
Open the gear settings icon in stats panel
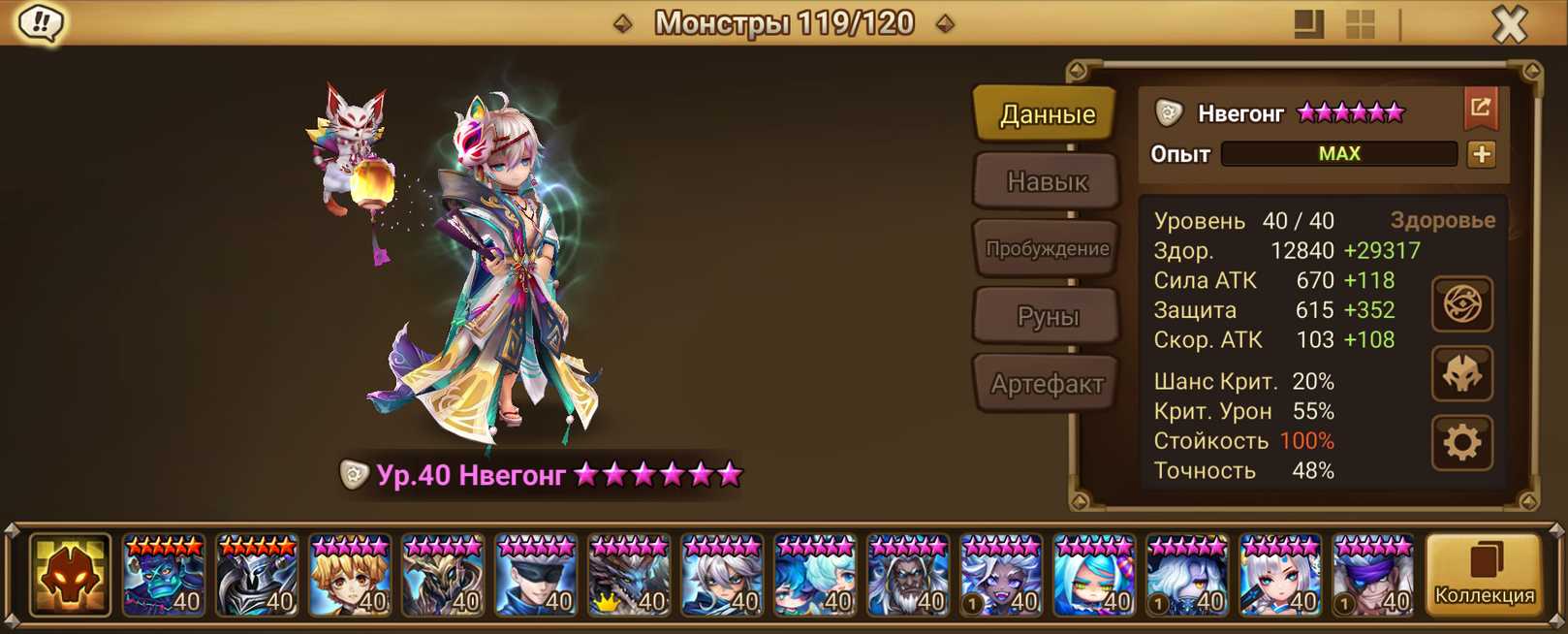tap(1461, 443)
